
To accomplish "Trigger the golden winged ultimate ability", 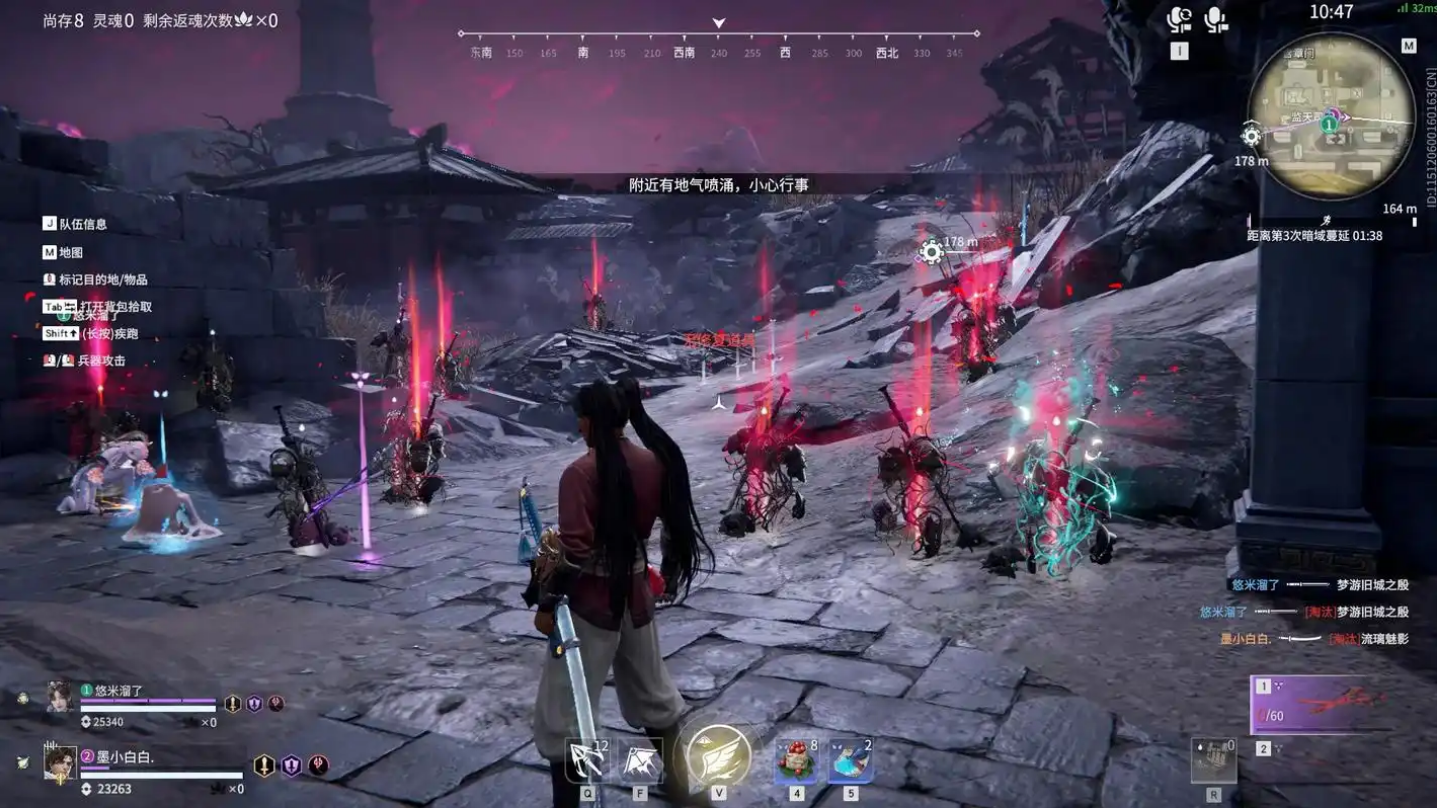I will 718,755.
